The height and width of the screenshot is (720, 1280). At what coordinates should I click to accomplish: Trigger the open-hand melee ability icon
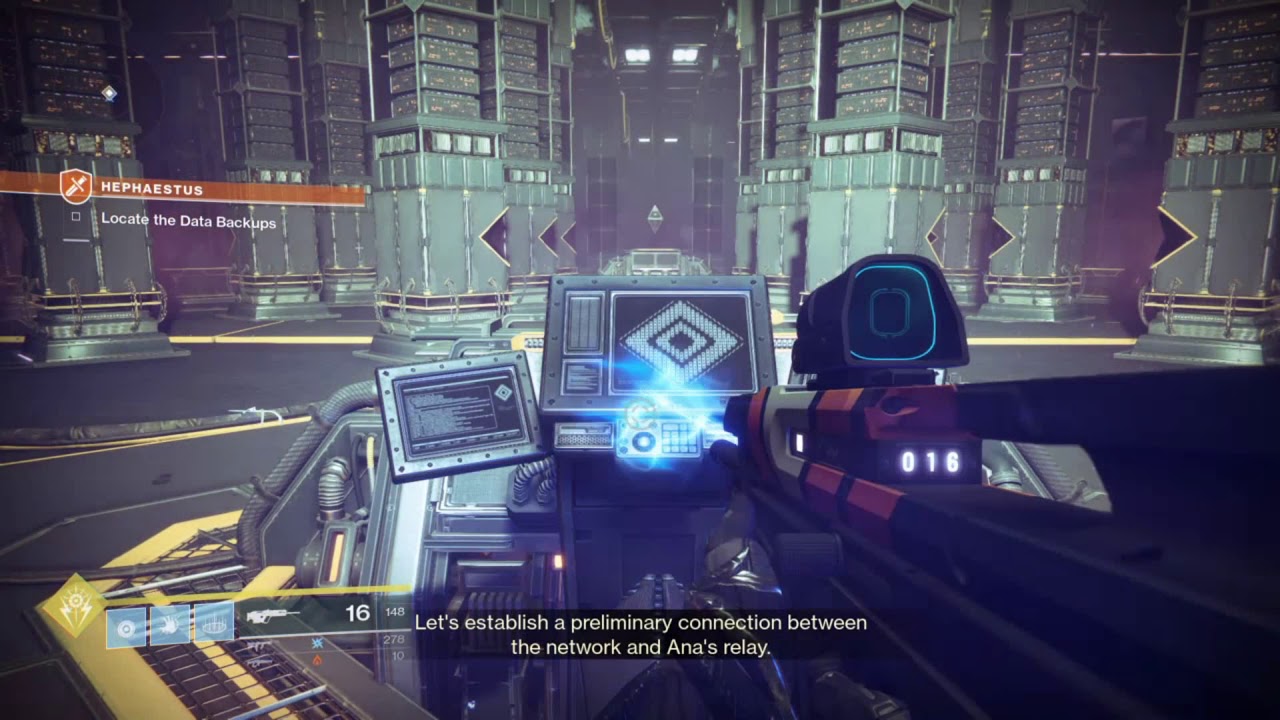pyautogui.click(x=170, y=627)
